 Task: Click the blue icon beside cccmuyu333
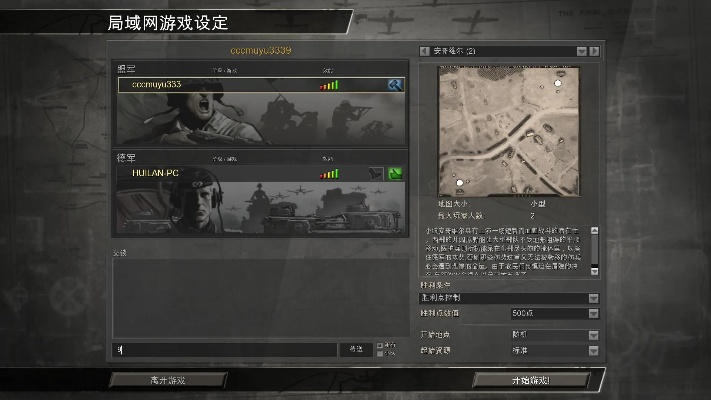(395, 85)
